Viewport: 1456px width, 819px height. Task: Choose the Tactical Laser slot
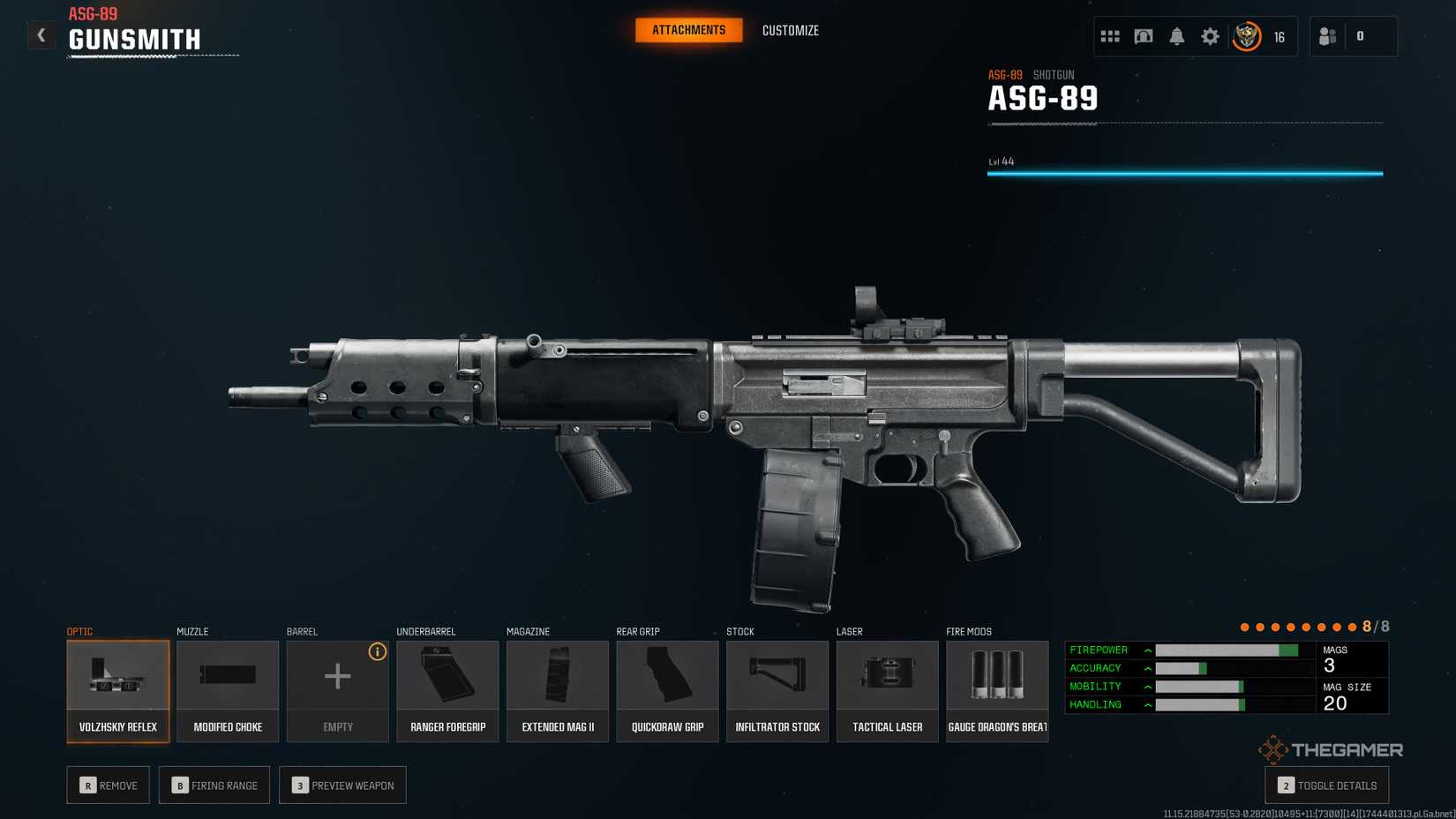pyautogui.click(x=887, y=691)
